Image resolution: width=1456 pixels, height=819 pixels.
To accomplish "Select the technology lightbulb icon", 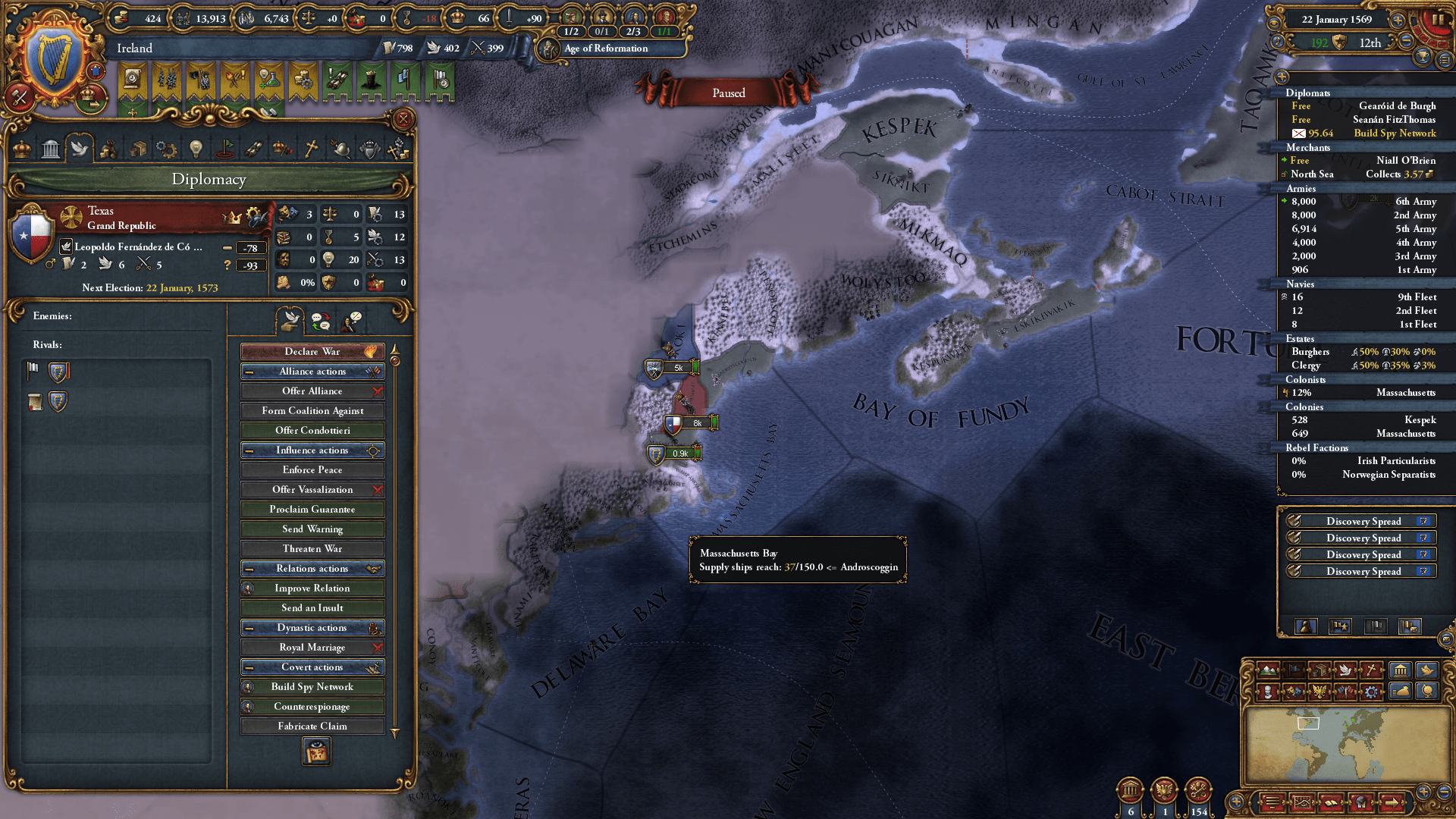I will [x=195, y=148].
